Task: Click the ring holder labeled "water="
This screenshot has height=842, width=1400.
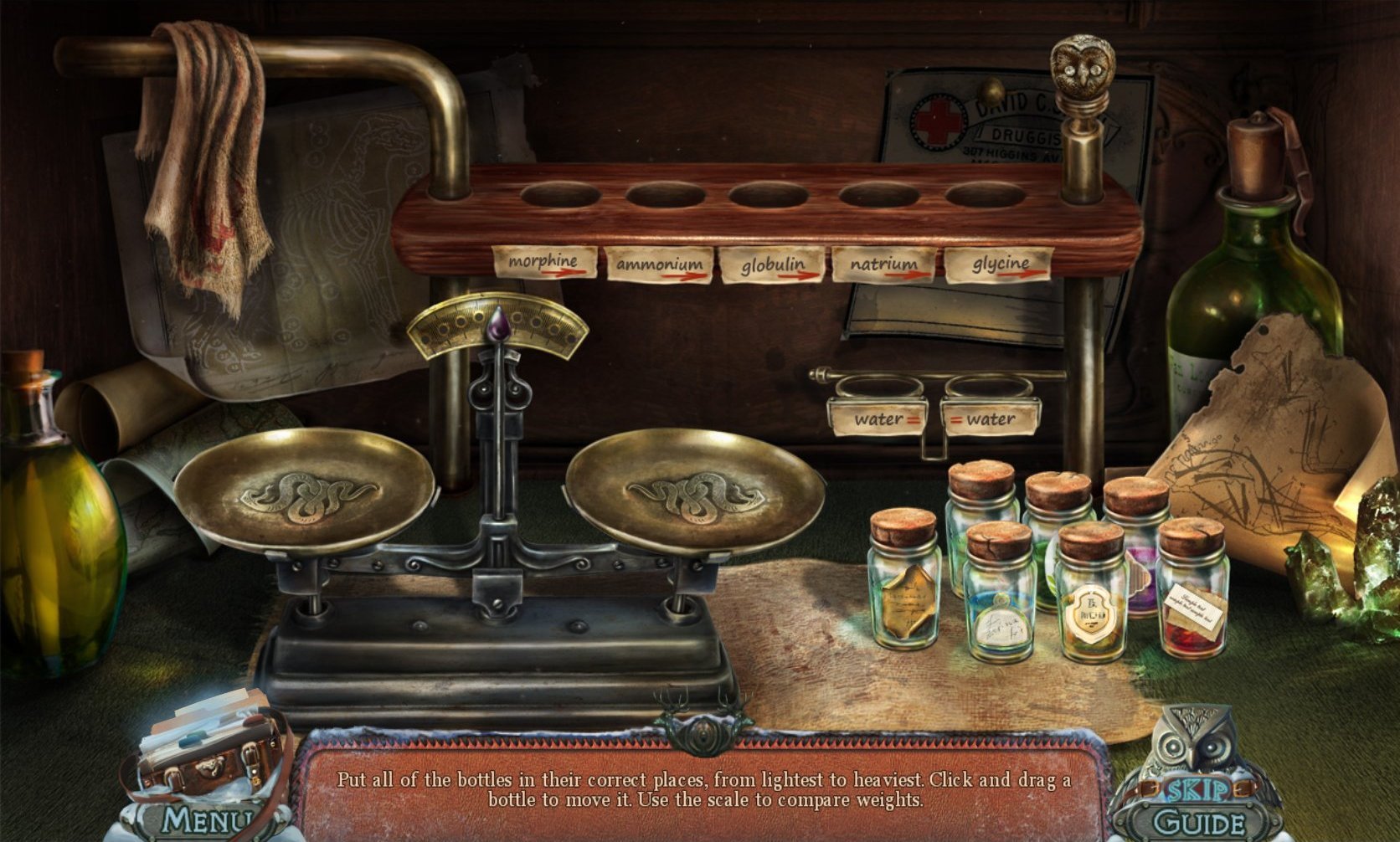Action: 876,388
